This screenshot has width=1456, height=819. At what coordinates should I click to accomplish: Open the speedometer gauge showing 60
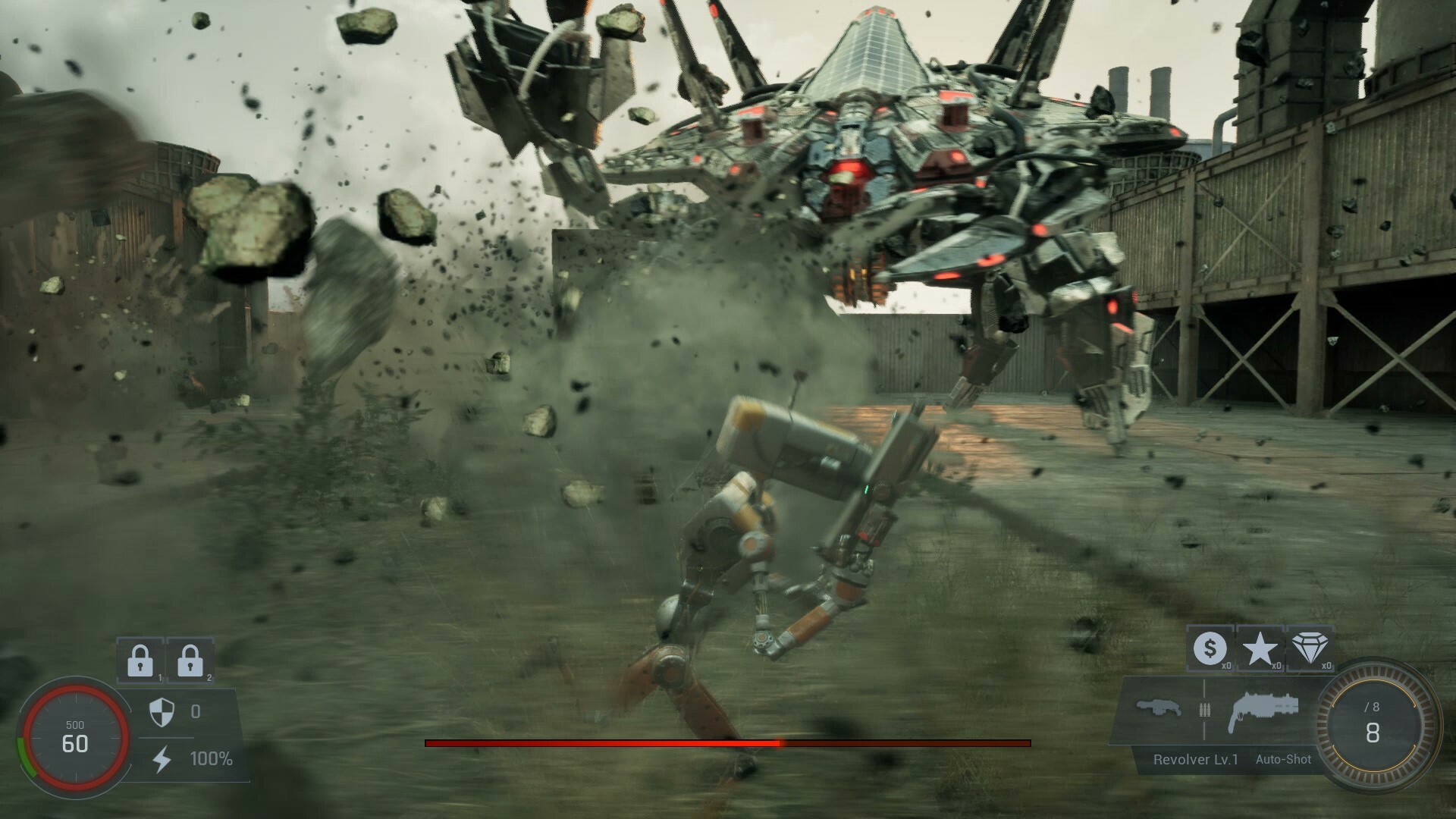(x=74, y=733)
